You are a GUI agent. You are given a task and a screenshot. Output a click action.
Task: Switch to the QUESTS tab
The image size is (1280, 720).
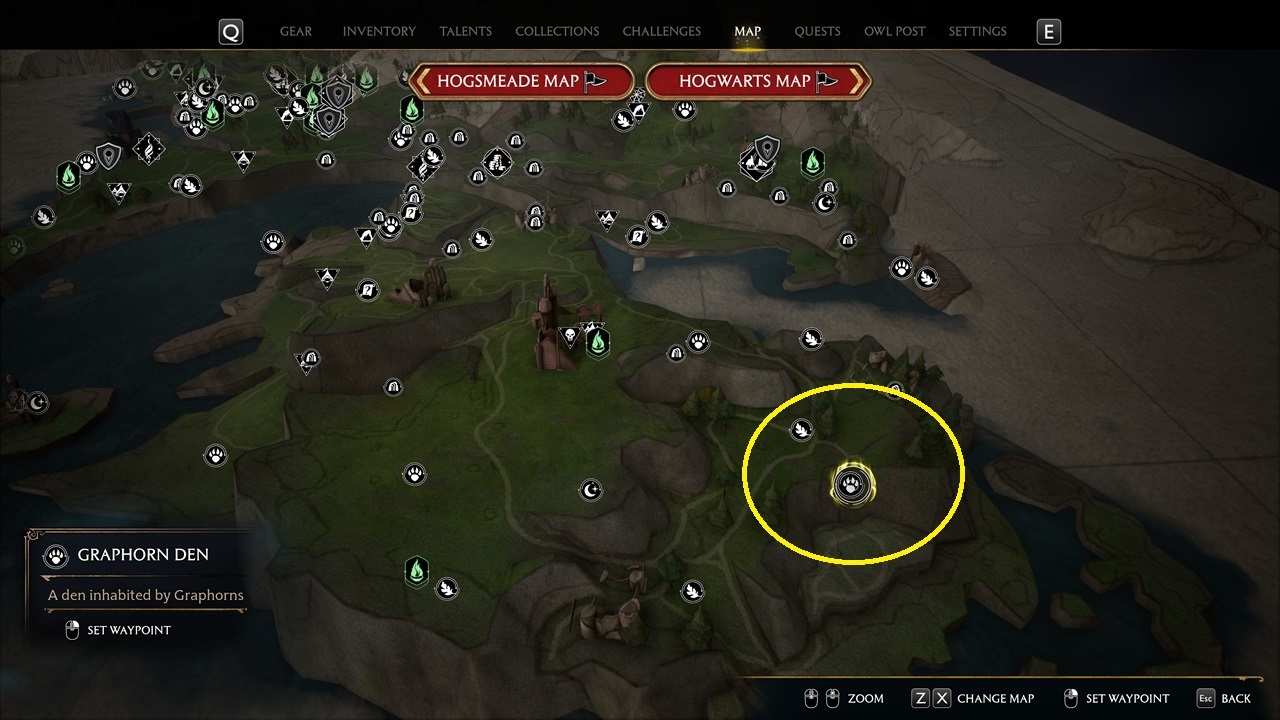[x=817, y=31]
